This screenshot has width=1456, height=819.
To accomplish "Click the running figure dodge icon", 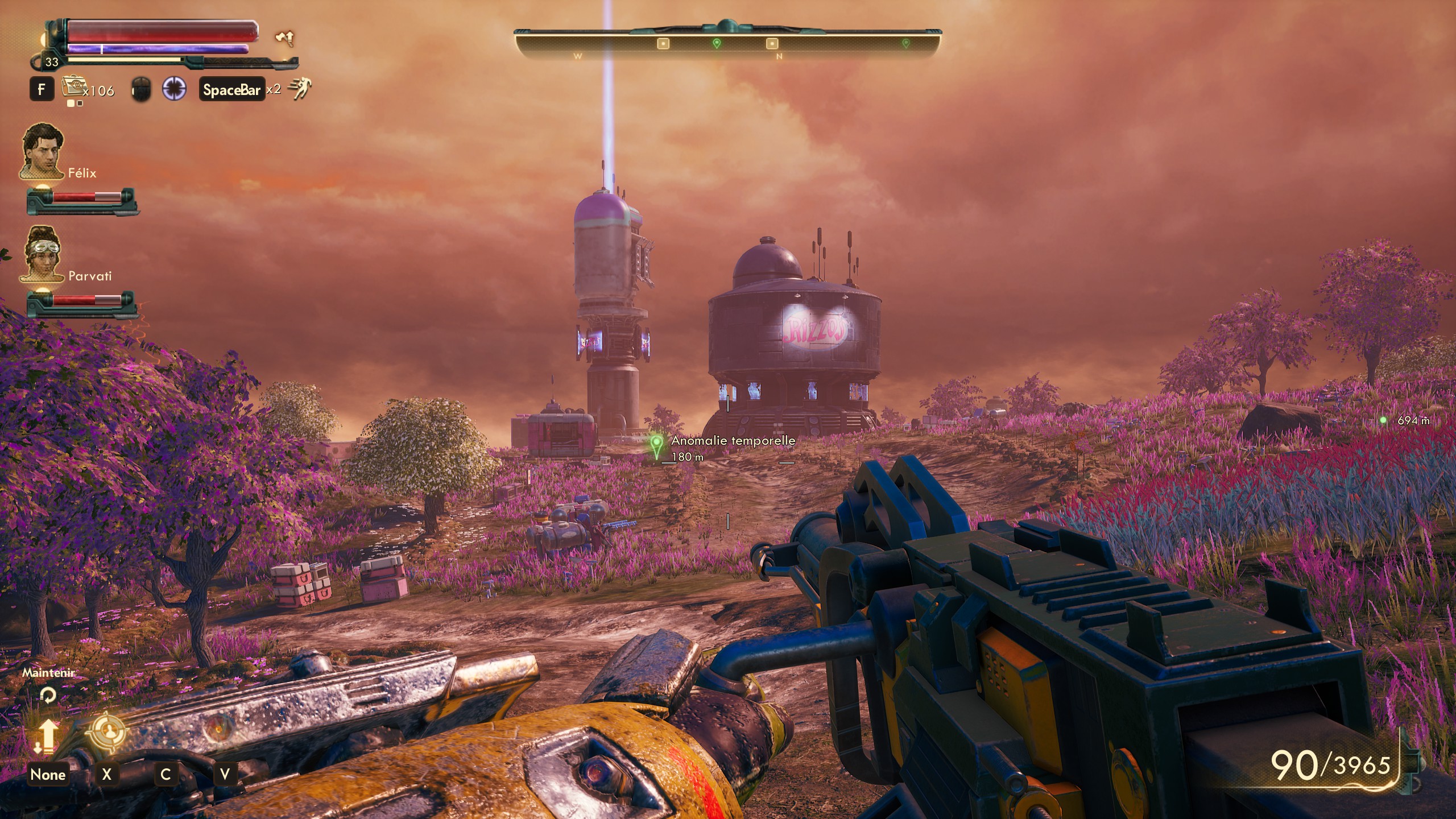I will [x=300, y=89].
